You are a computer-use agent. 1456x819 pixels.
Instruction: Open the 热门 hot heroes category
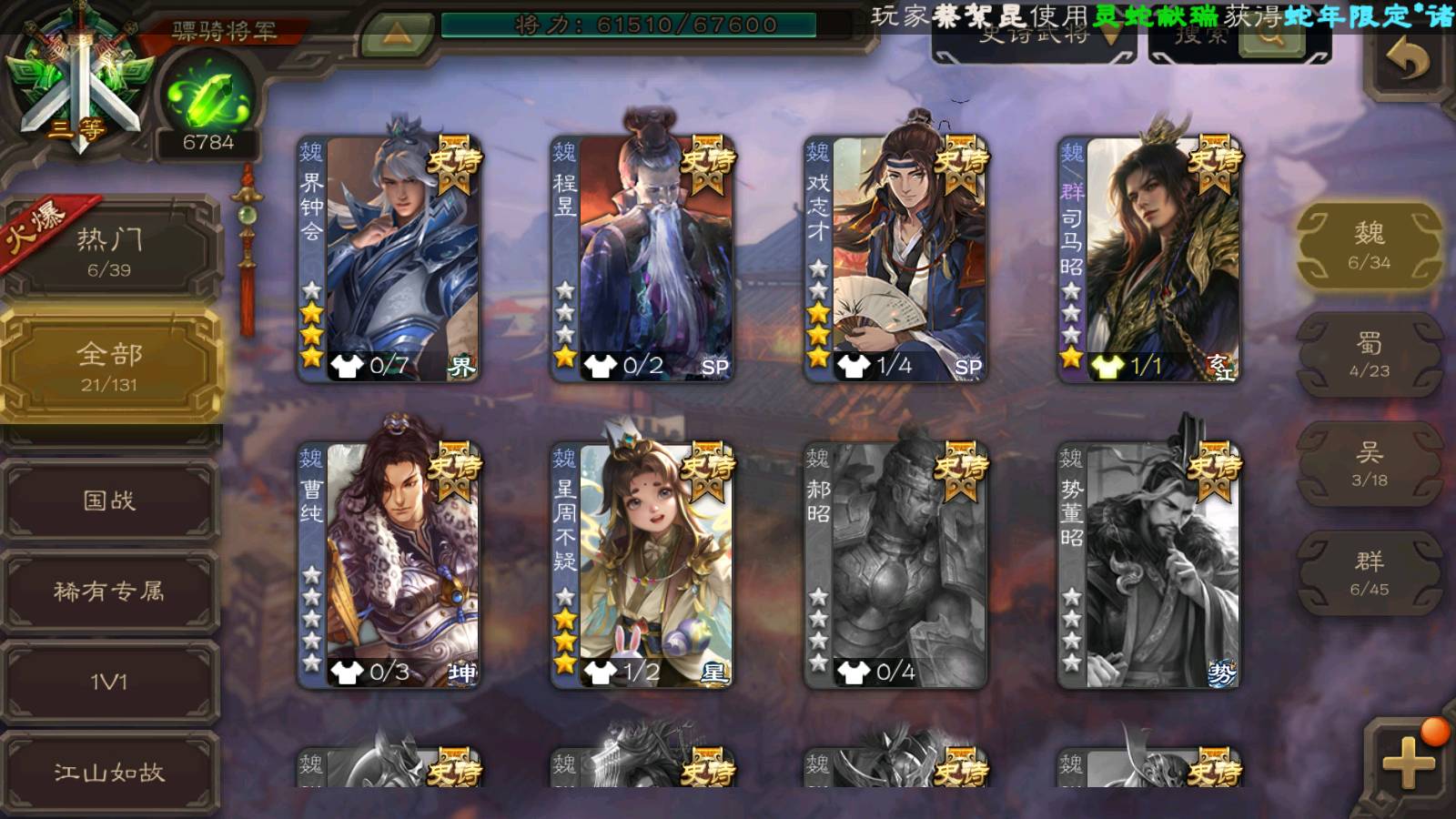tap(109, 251)
